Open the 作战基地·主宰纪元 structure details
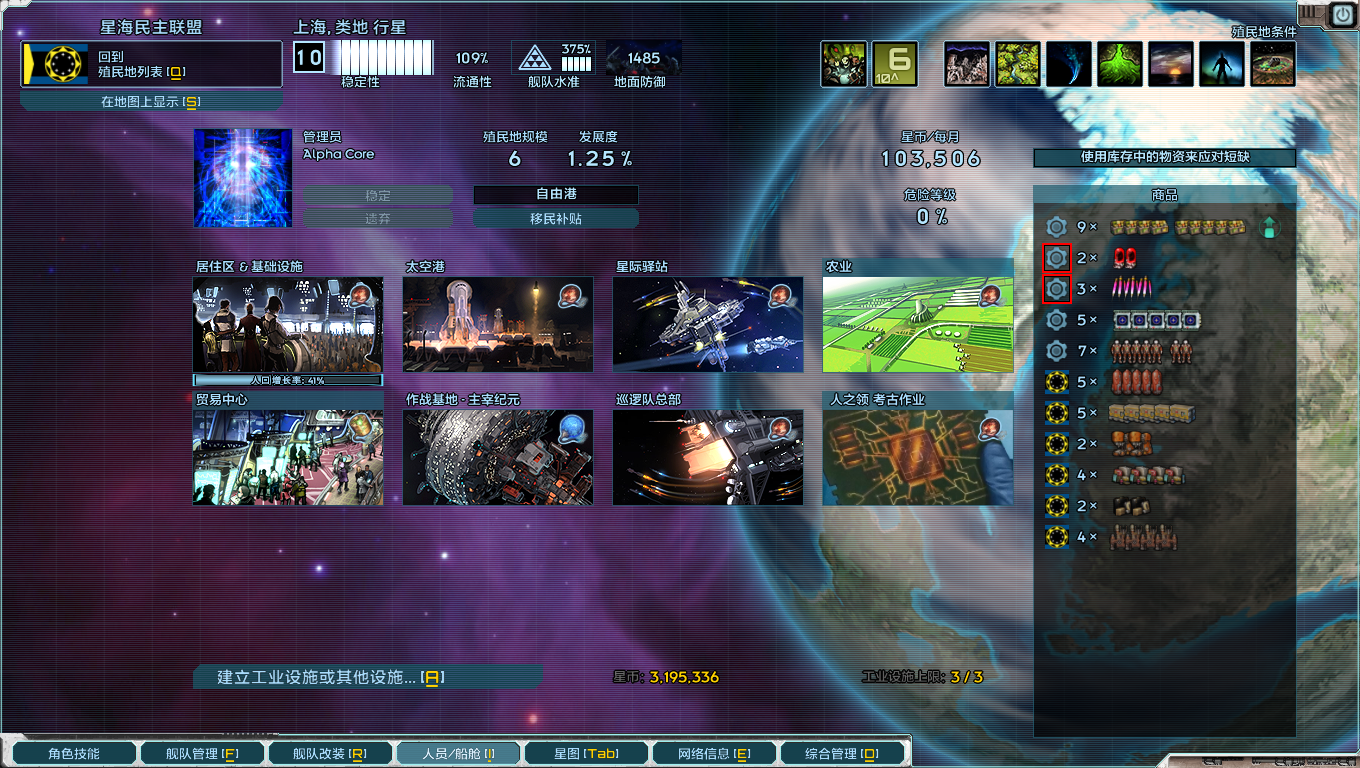 [x=497, y=458]
